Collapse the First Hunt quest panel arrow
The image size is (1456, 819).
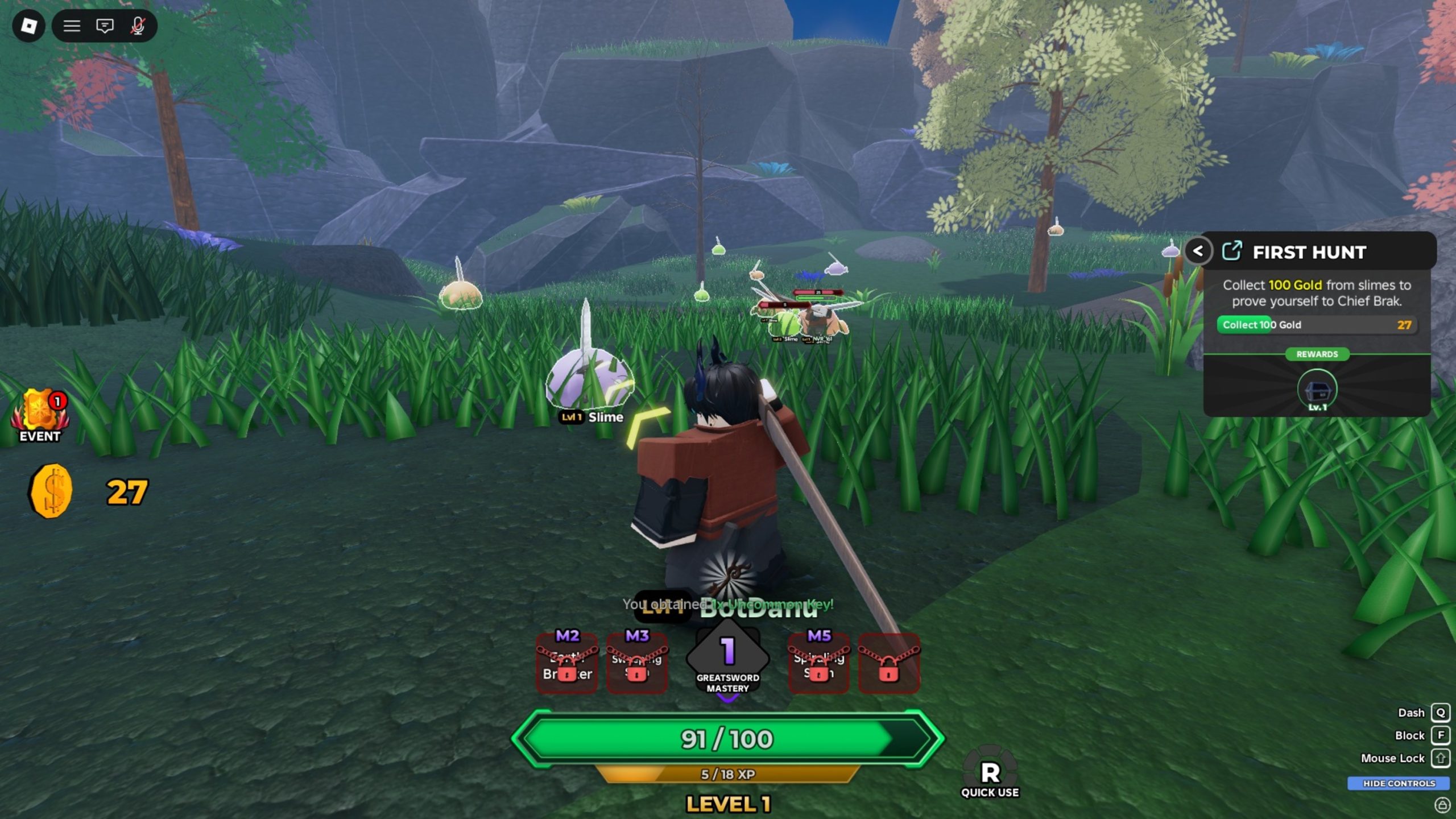[1198, 251]
